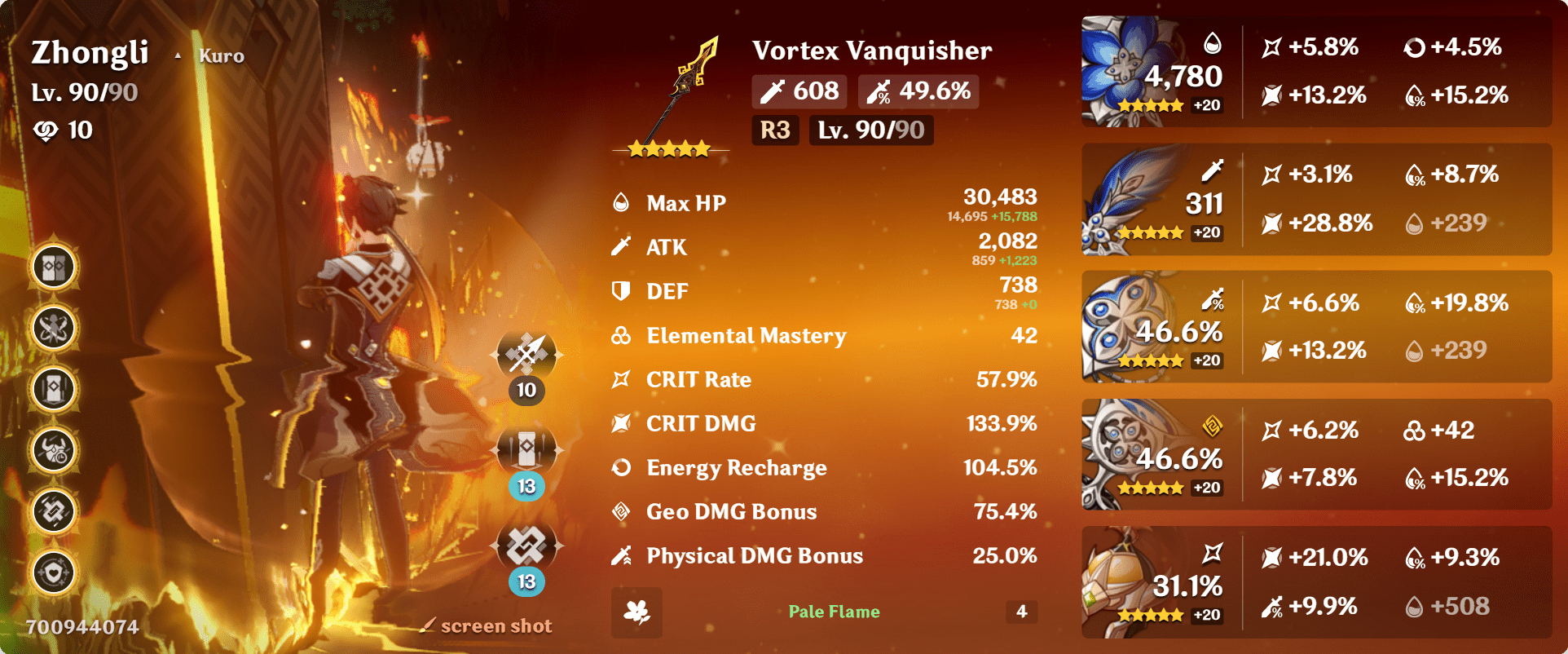The width and height of the screenshot is (1568, 654).
Task: Expand the weapon refinement R3 details
Action: click(774, 129)
